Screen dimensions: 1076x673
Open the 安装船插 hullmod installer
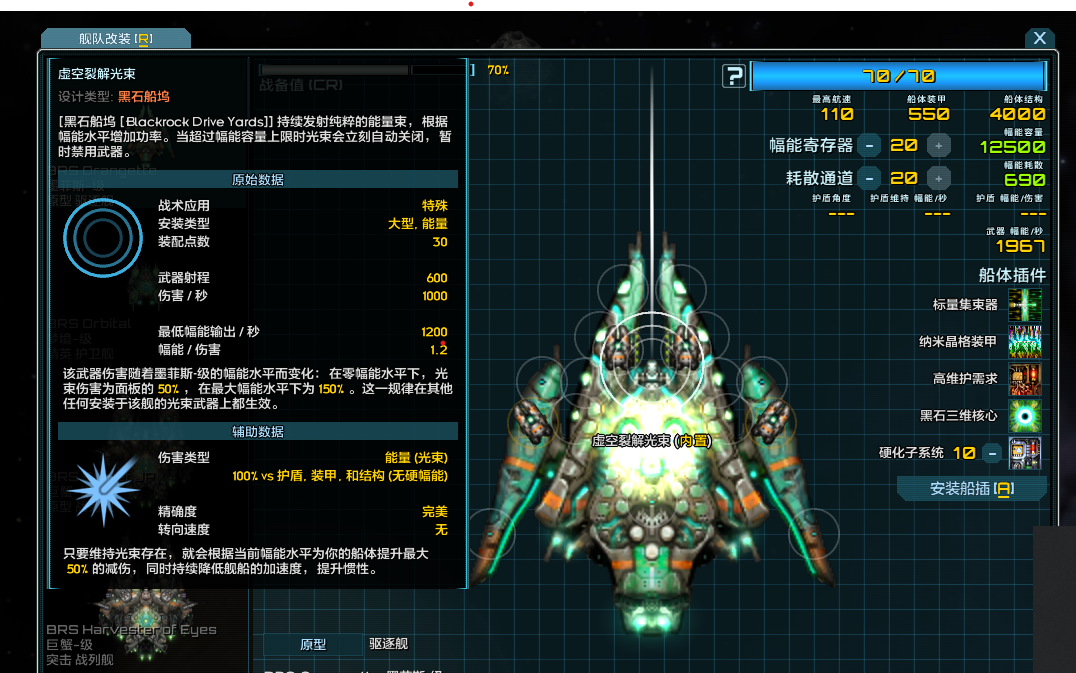pyautogui.click(x=971, y=488)
